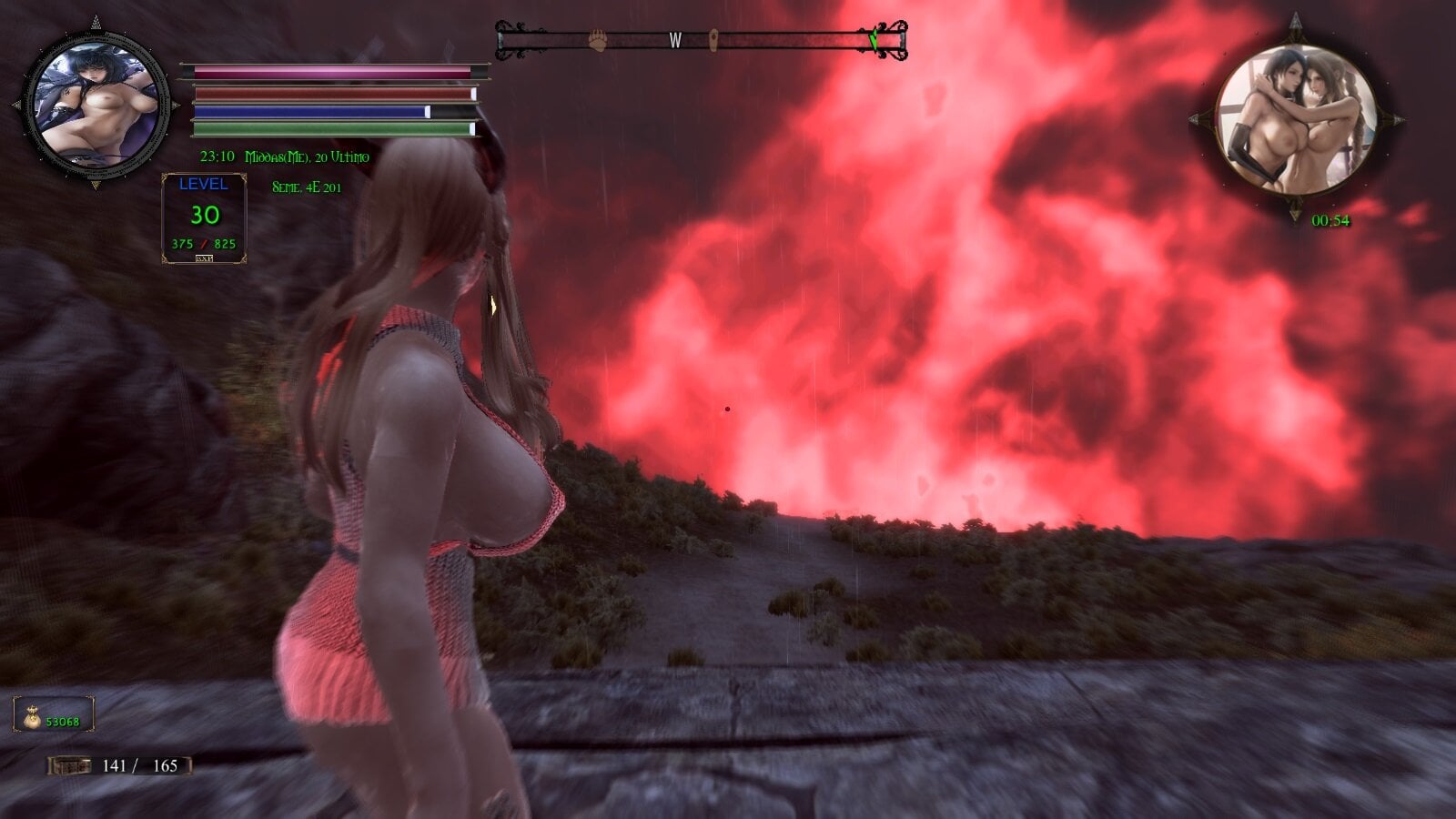Click the gold pouch icon
The height and width of the screenshot is (819, 1456).
34,718
